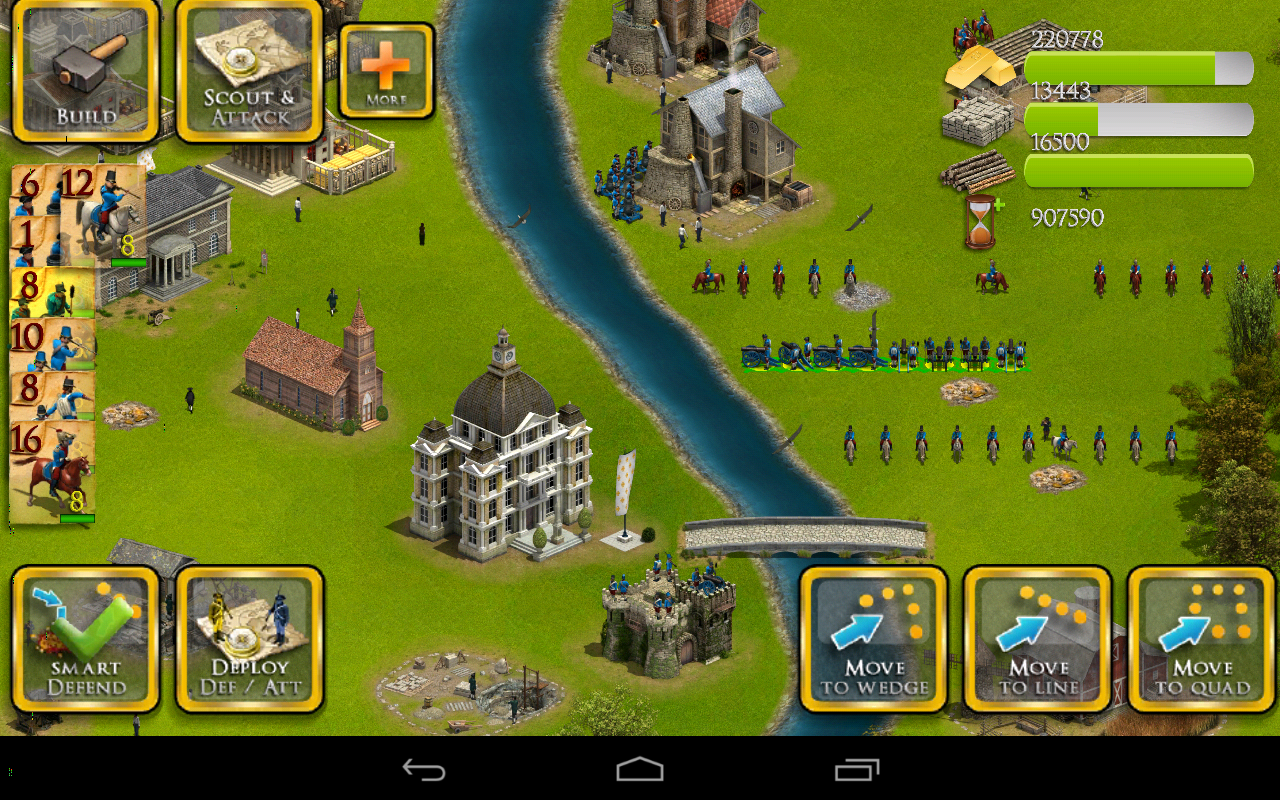
Task: Select the Build hammer tool
Action: pos(84,70)
